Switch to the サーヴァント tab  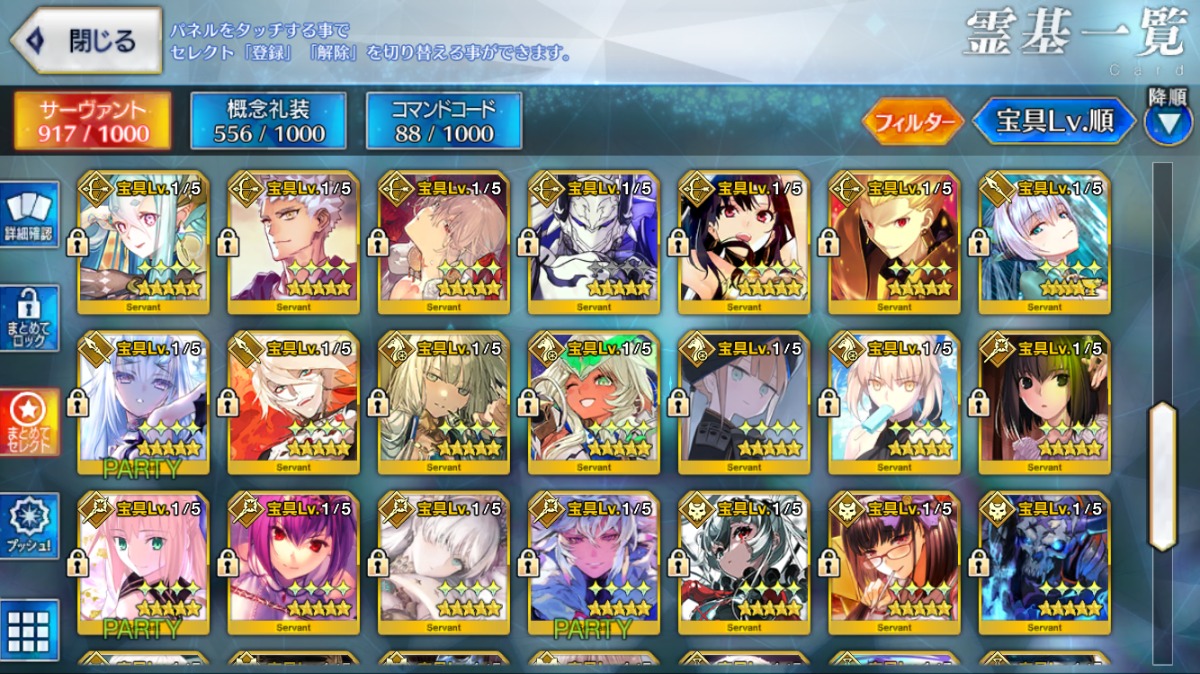92,121
